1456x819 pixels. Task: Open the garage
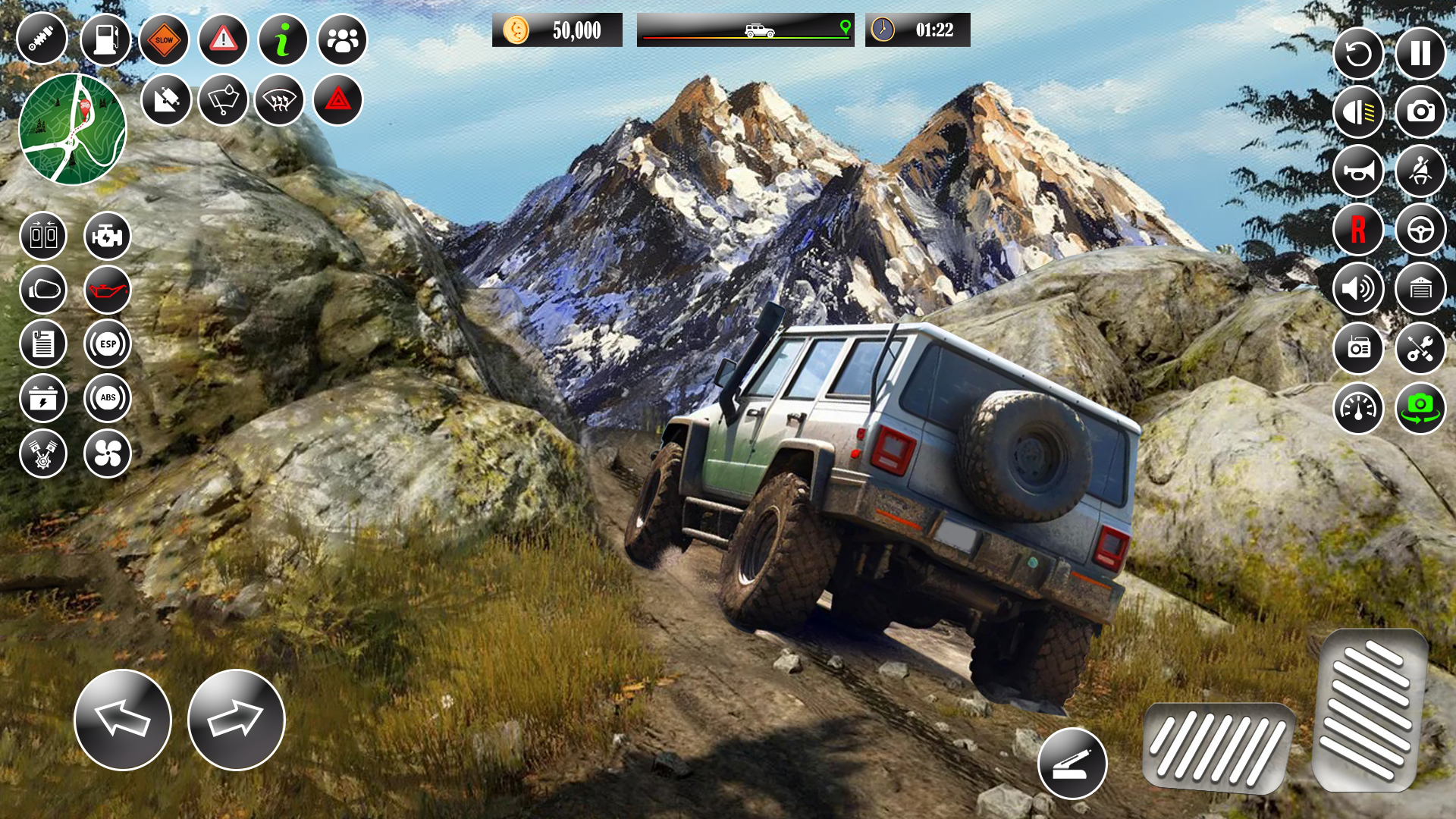(x=1420, y=289)
